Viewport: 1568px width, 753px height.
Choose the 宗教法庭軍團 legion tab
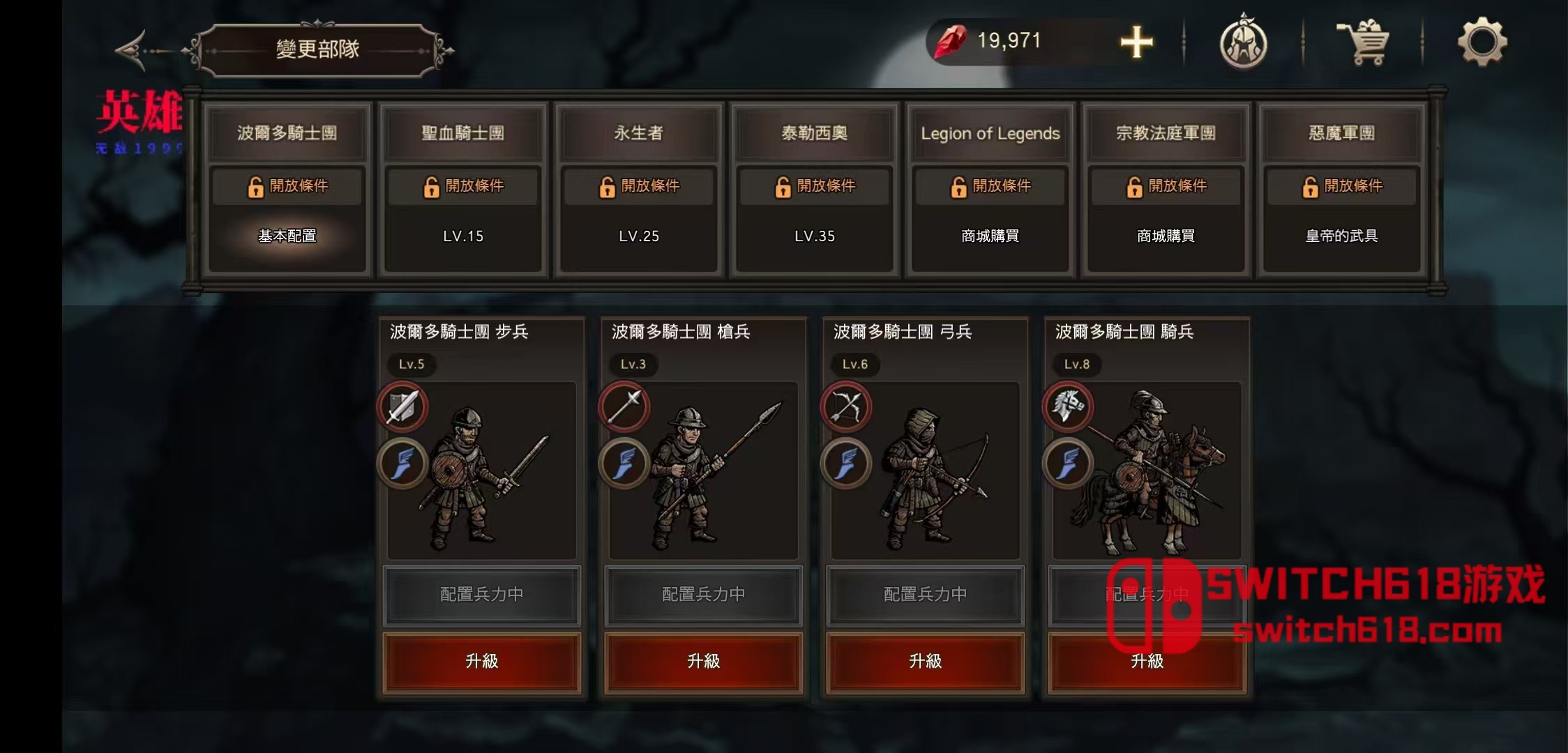(x=1166, y=133)
